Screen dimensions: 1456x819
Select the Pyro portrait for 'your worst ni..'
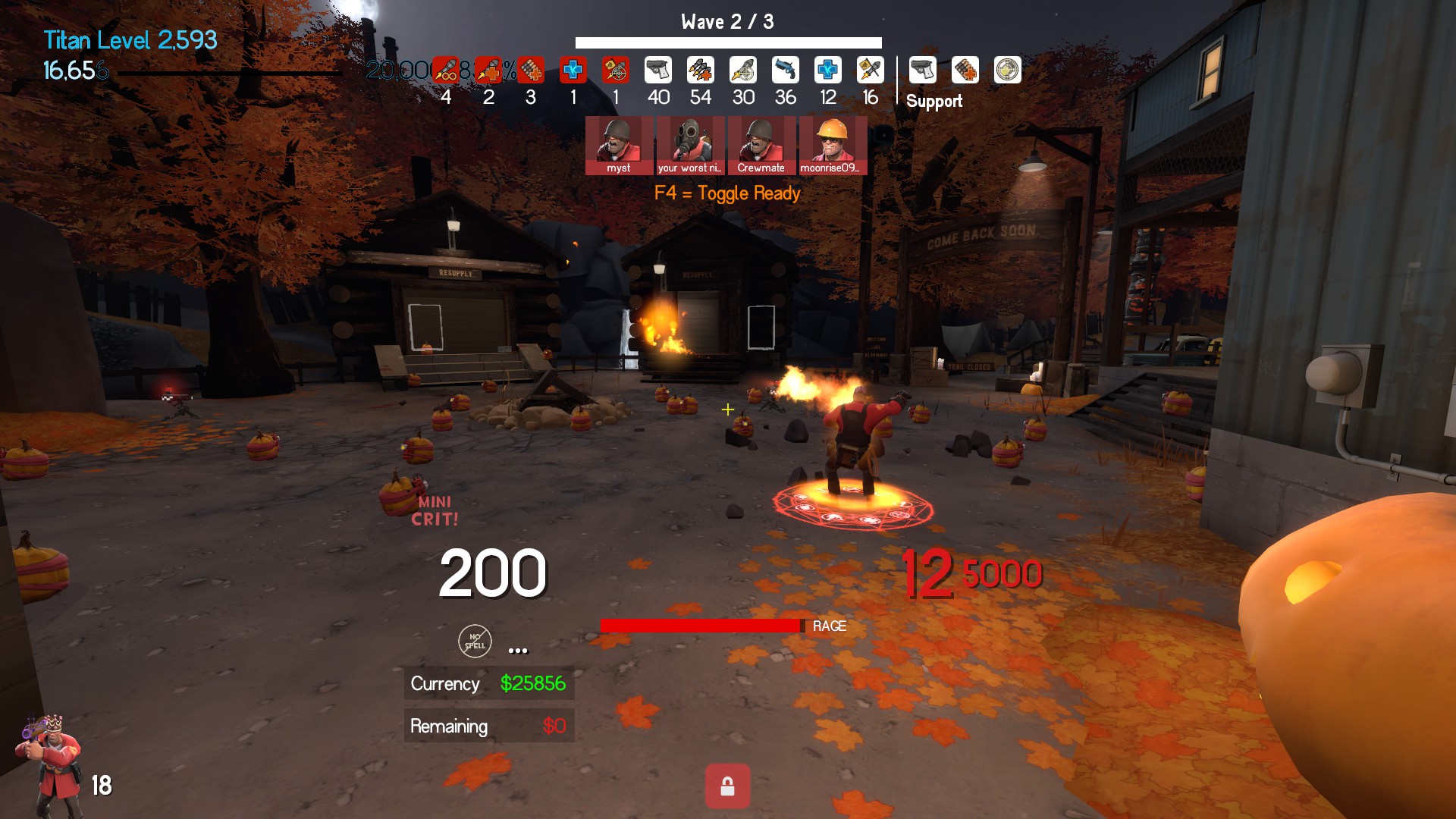tap(689, 144)
